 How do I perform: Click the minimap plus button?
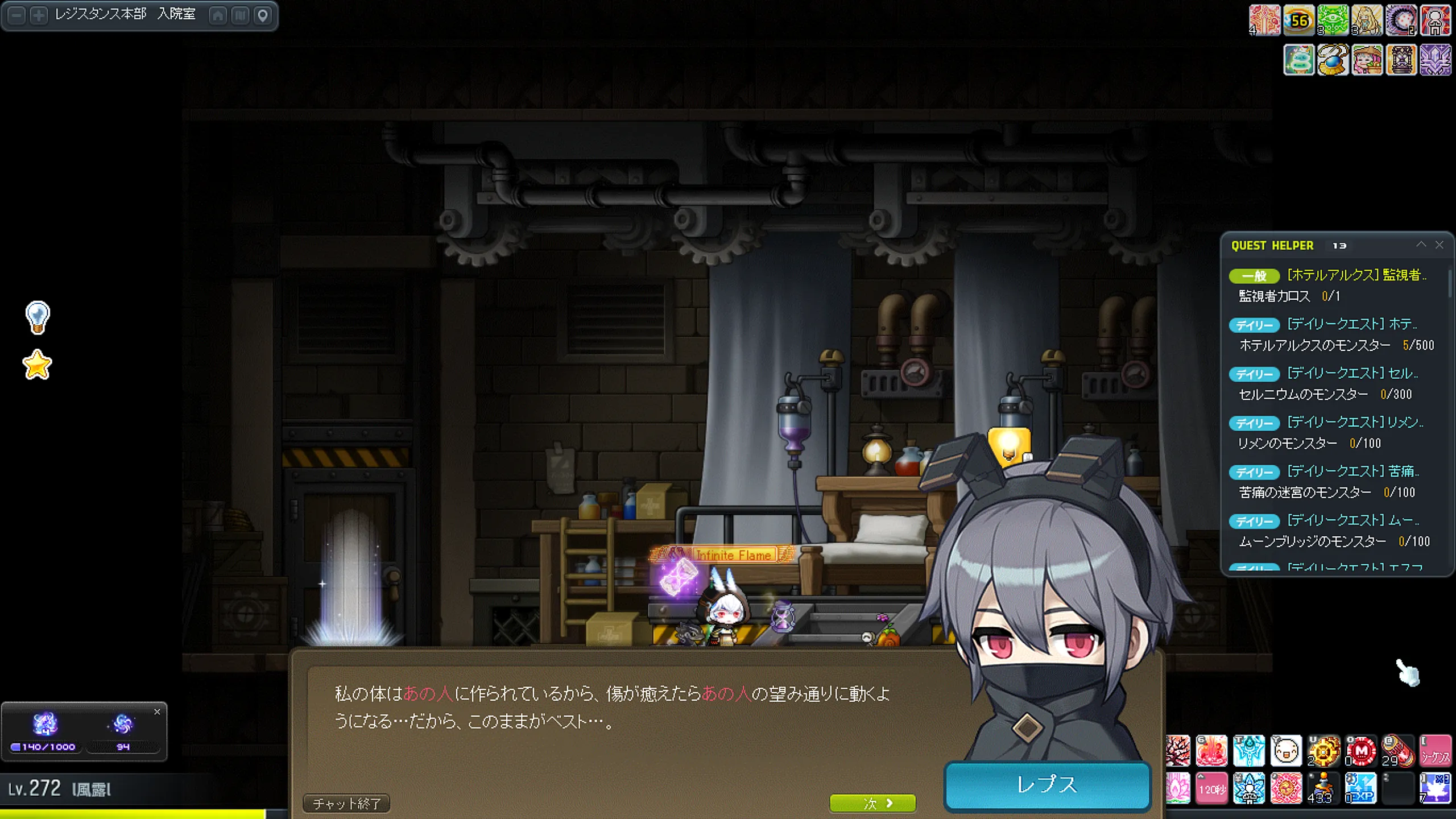[x=39, y=15]
